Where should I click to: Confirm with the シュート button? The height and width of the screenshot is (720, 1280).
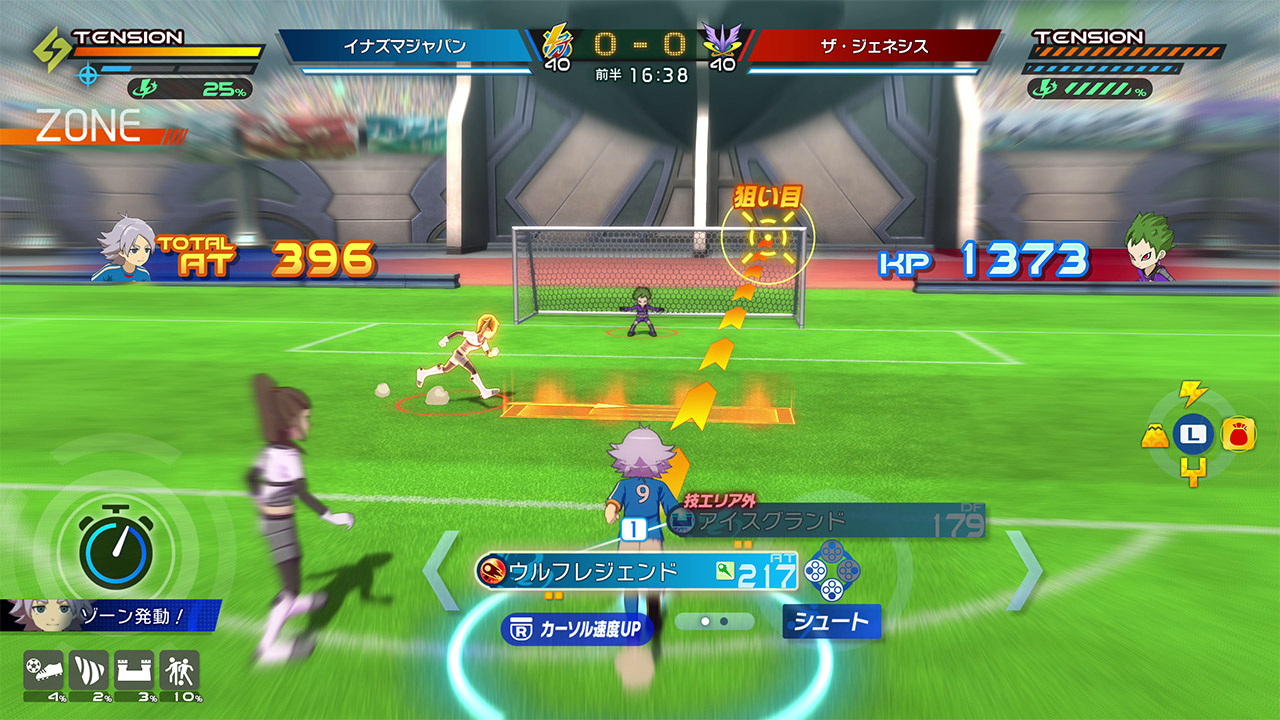click(831, 622)
